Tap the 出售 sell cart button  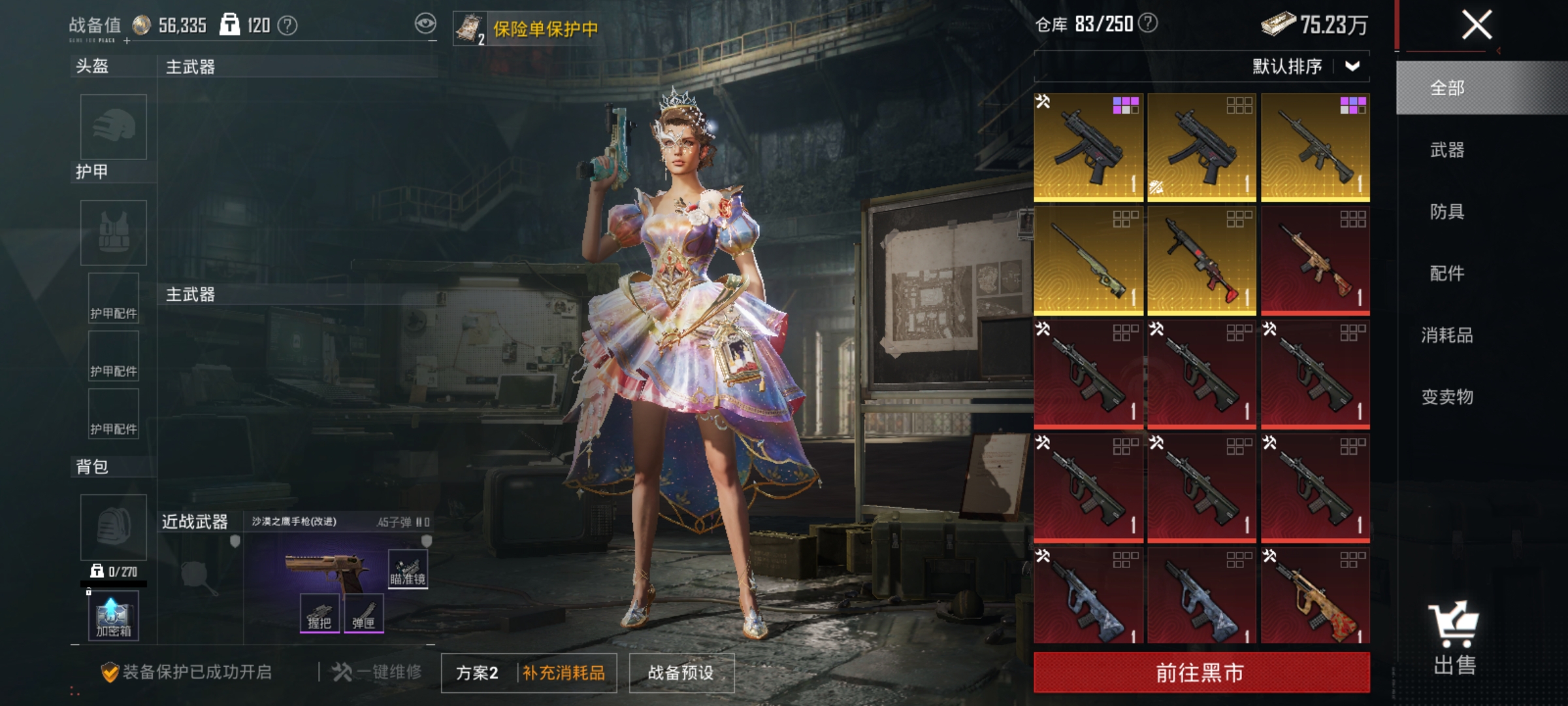pyautogui.click(x=1454, y=637)
